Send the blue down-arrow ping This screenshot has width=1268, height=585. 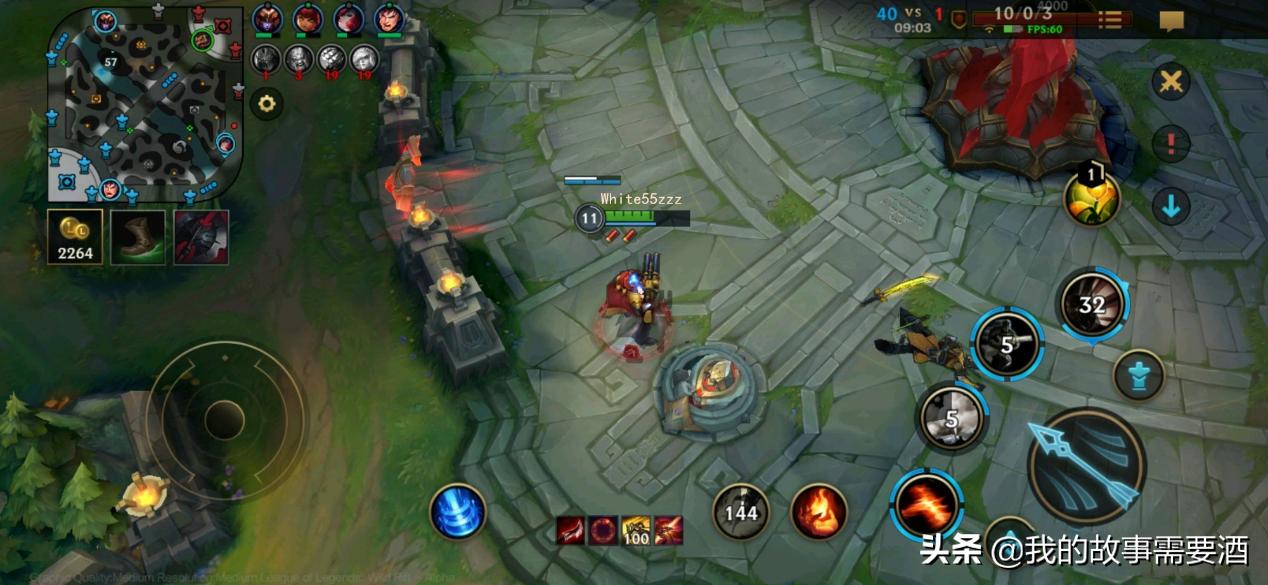[x=1170, y=207]
